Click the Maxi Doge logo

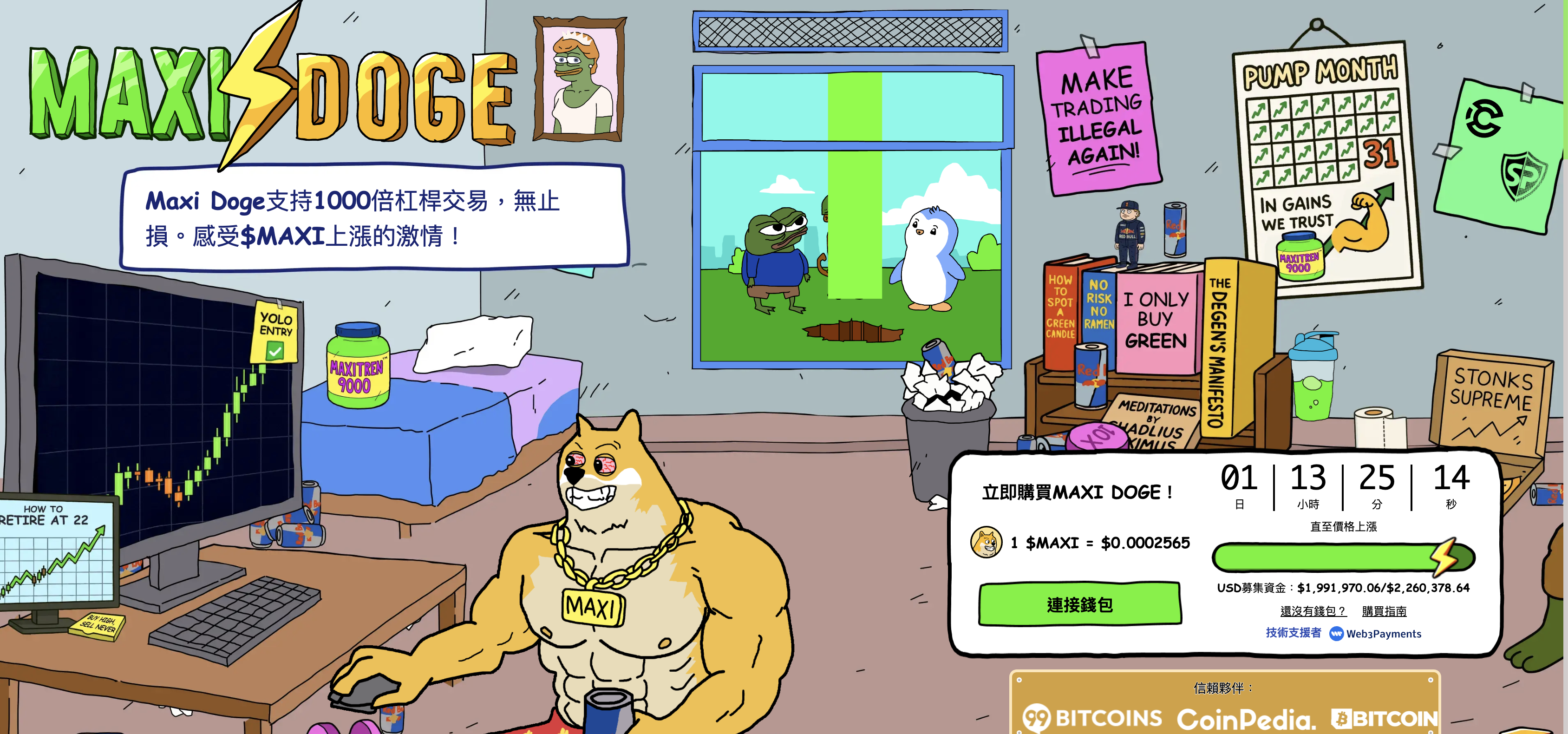(x=273, y=92)
